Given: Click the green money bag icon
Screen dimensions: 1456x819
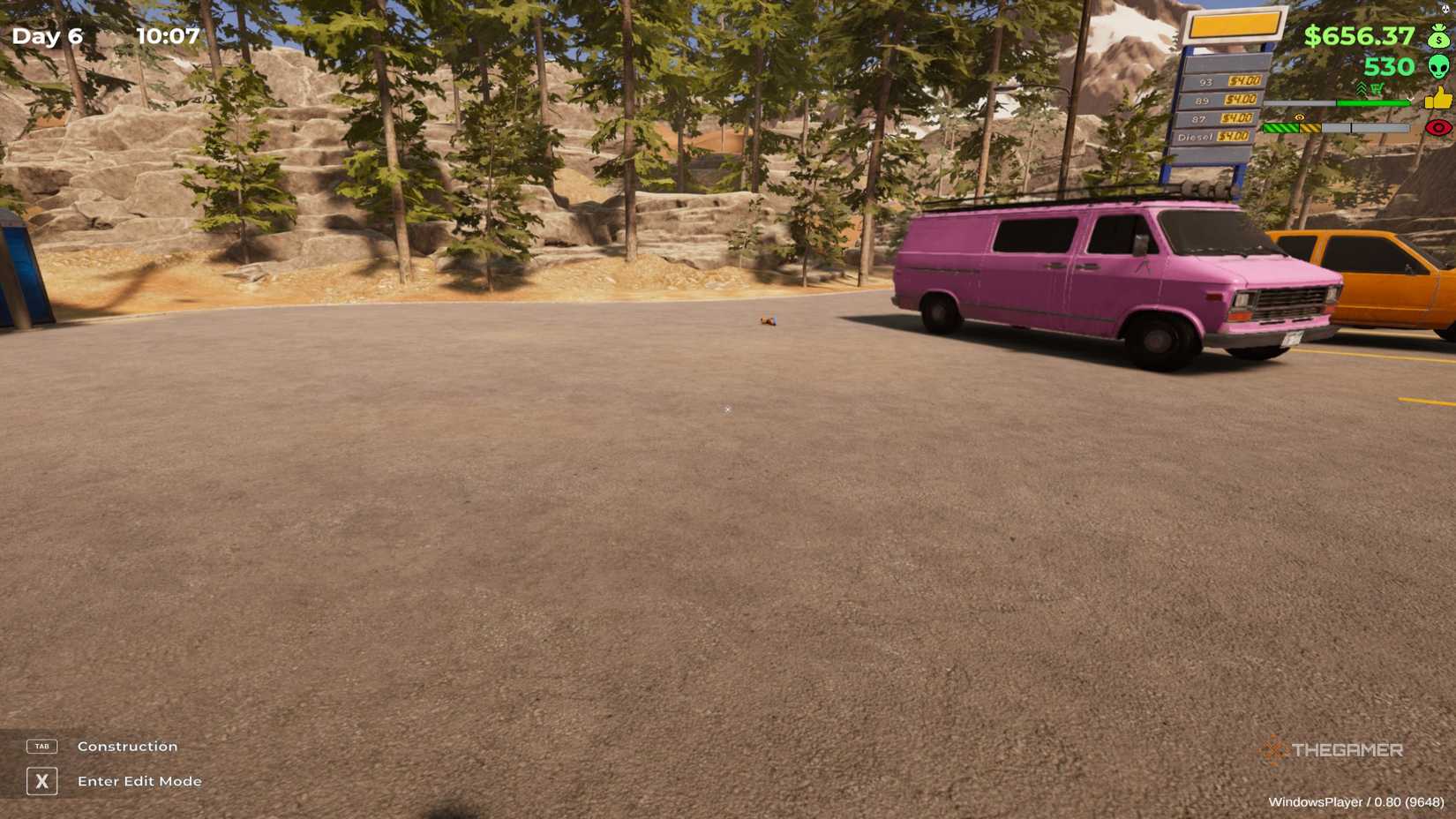Looking at the screenshot, I should [x=1439, y=37].
